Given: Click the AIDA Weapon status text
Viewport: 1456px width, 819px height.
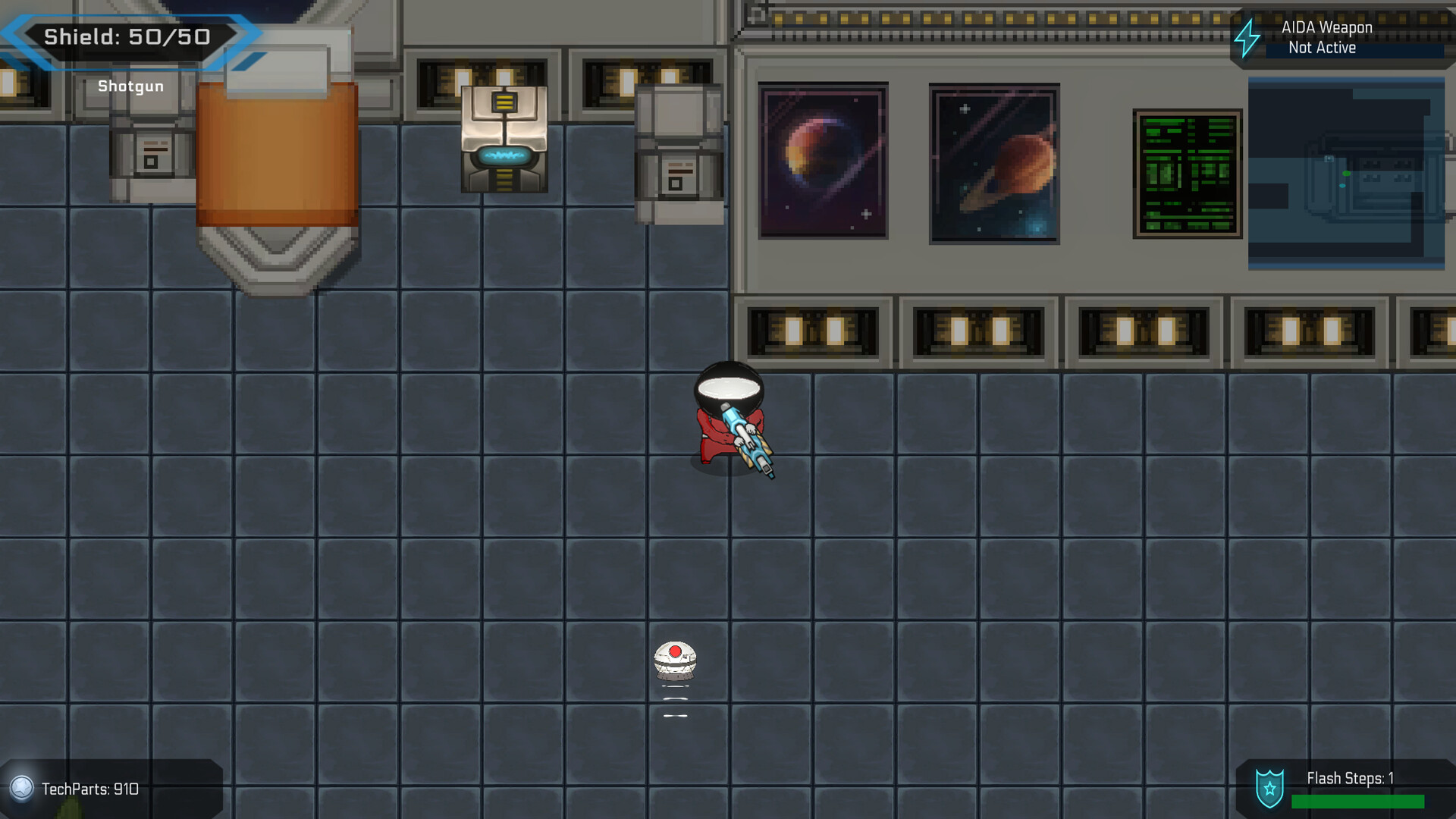Looking at the screenshot, I should 1326,27.
